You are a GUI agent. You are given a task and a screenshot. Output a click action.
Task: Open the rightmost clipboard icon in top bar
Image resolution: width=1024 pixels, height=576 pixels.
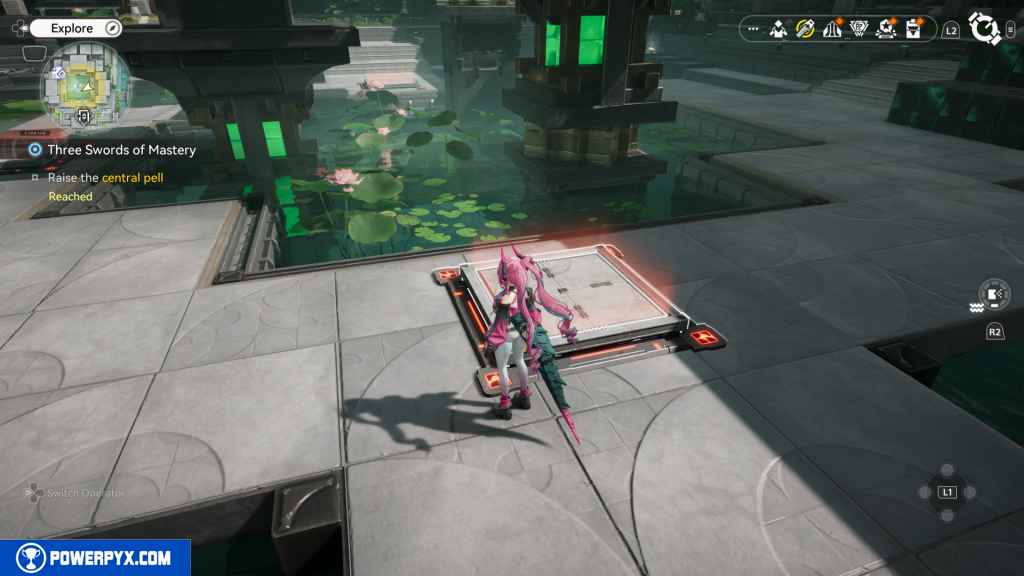[x=913, y=30]
